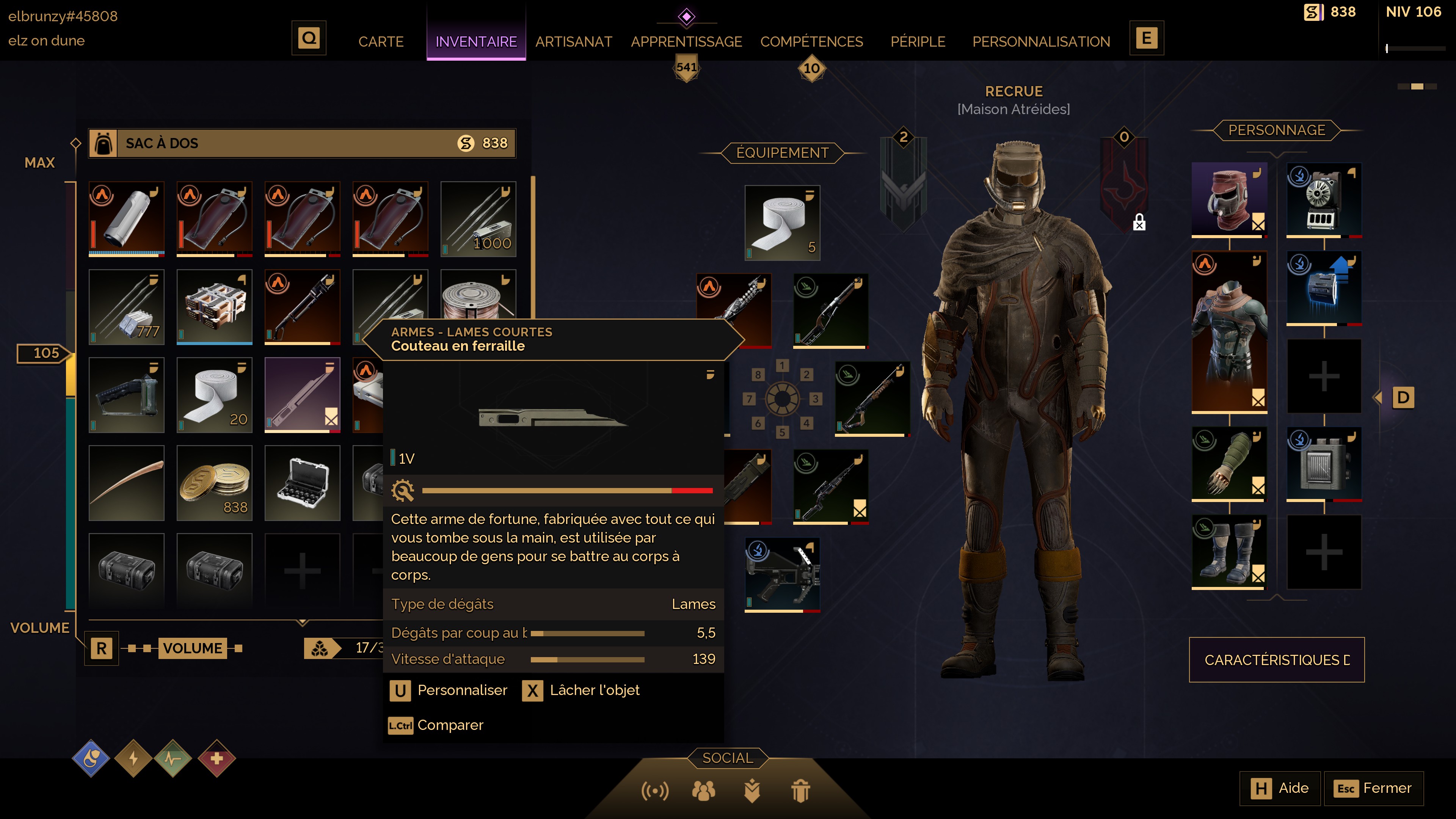1456x819 pixels.
Task: Open the Aide help button
Action: (x=1280, y=788)
